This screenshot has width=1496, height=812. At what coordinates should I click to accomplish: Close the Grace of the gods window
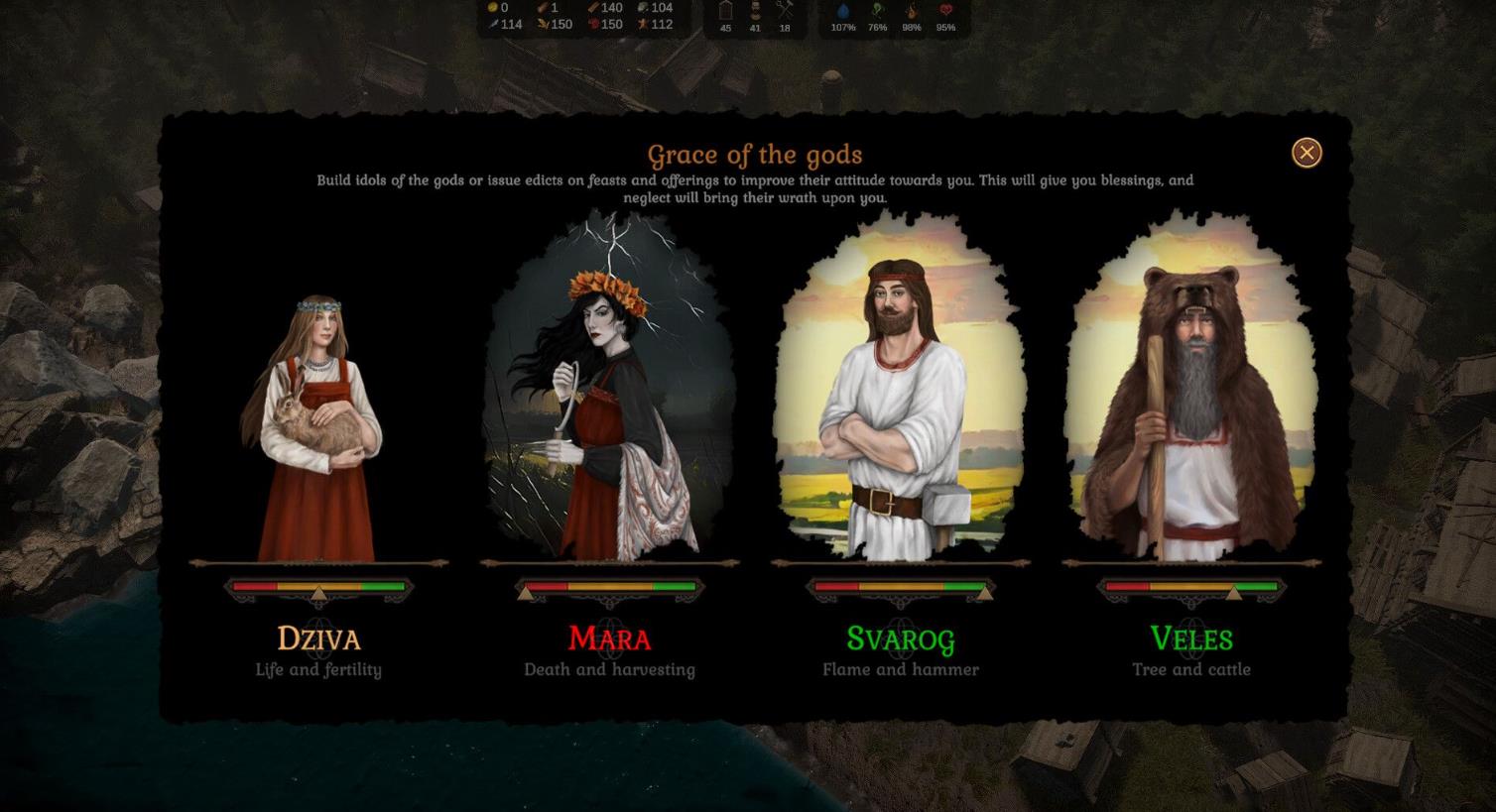[1307, 153]
